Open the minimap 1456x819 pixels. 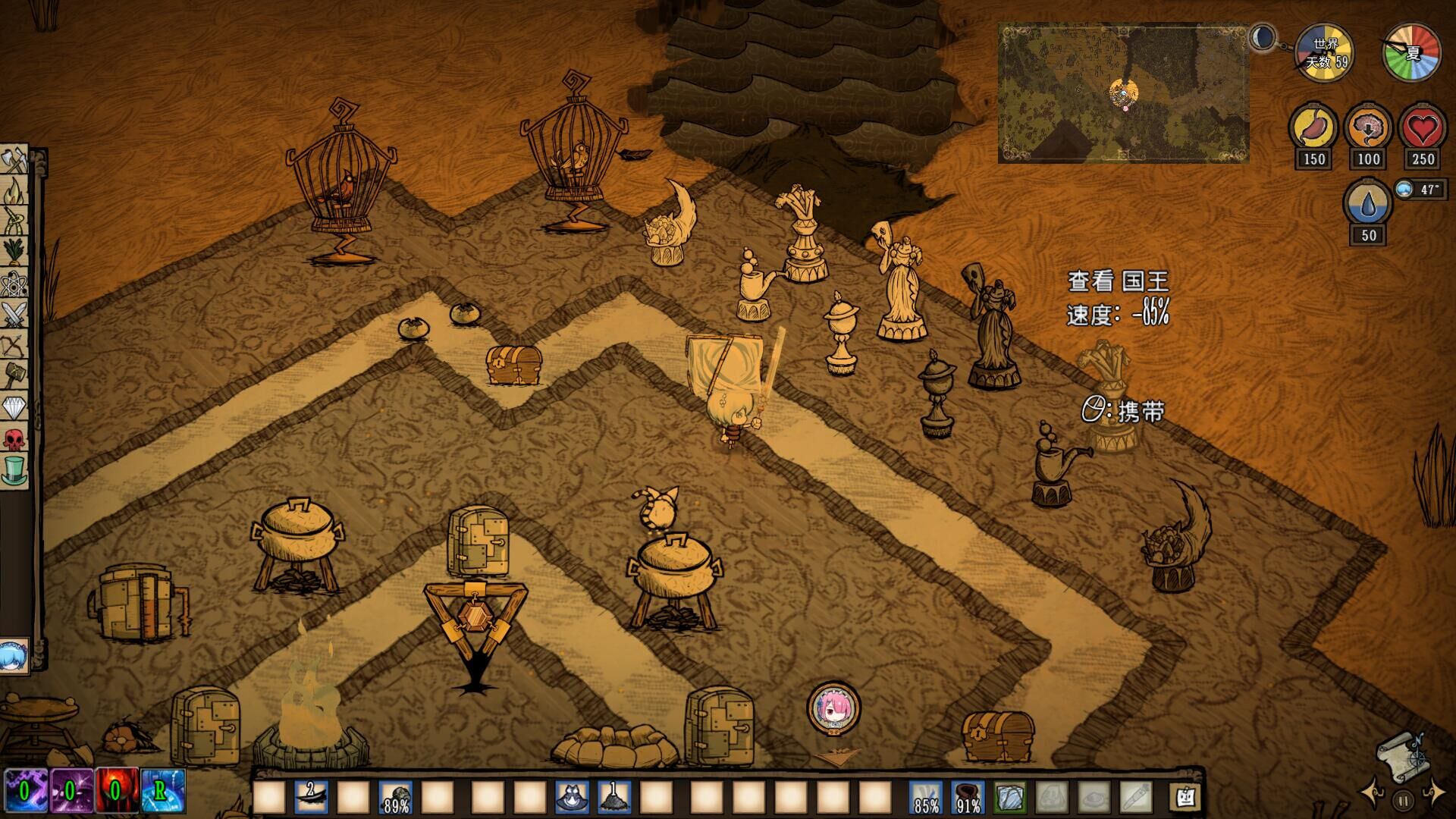[1123, 93]
